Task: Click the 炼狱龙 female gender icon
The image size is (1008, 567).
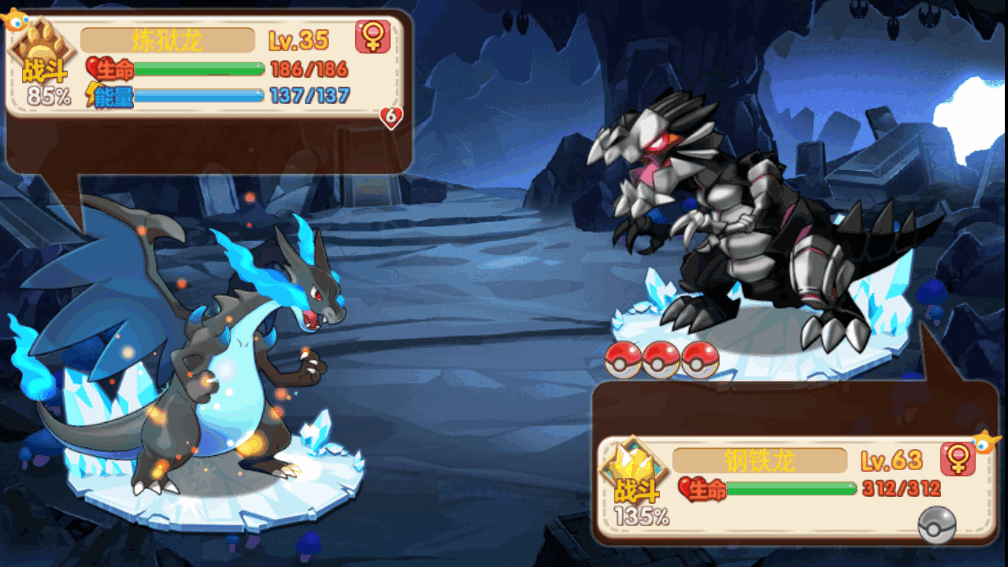Action: click(372, 37)
